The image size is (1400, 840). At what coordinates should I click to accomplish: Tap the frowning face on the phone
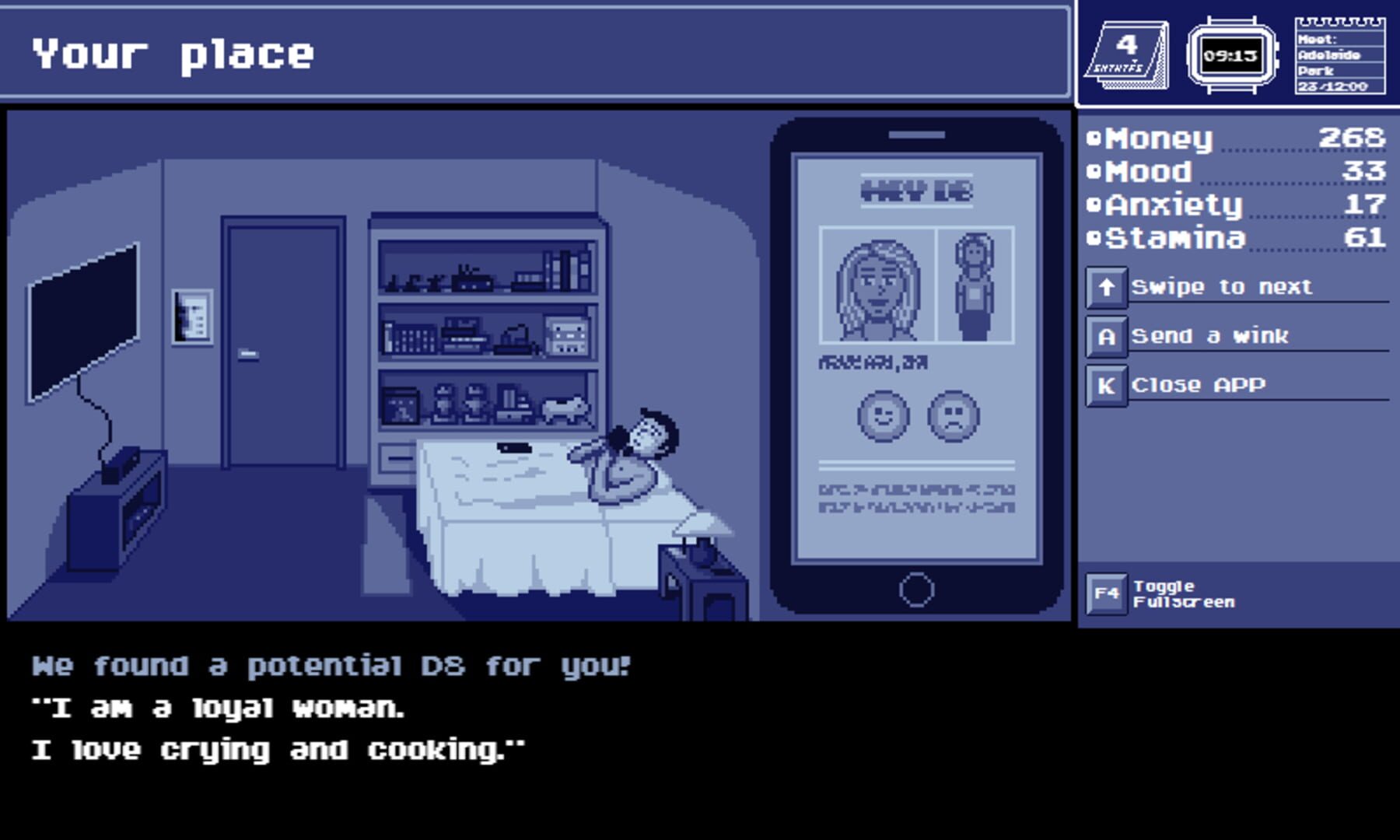tap(954, 416)
